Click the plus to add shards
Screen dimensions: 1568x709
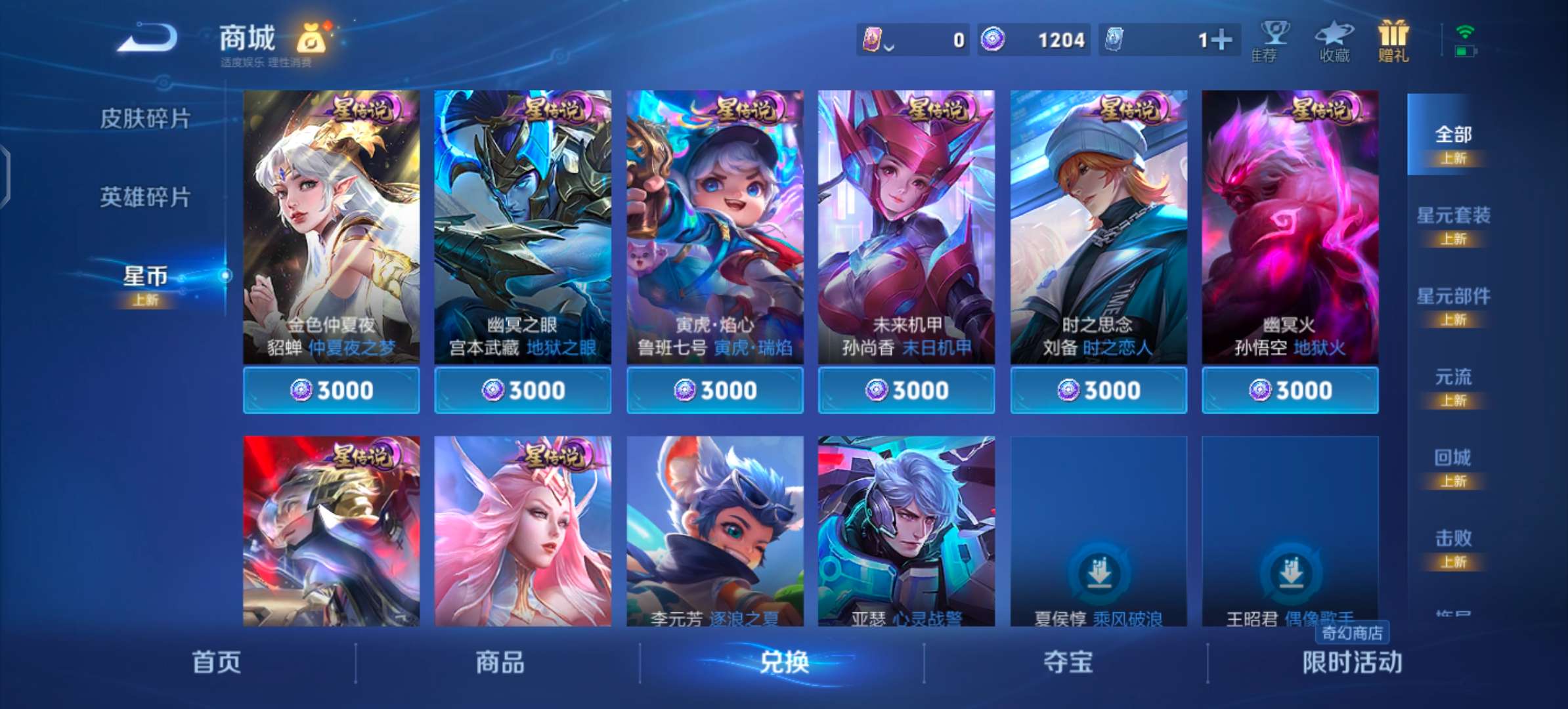[x=1224, y=39]
